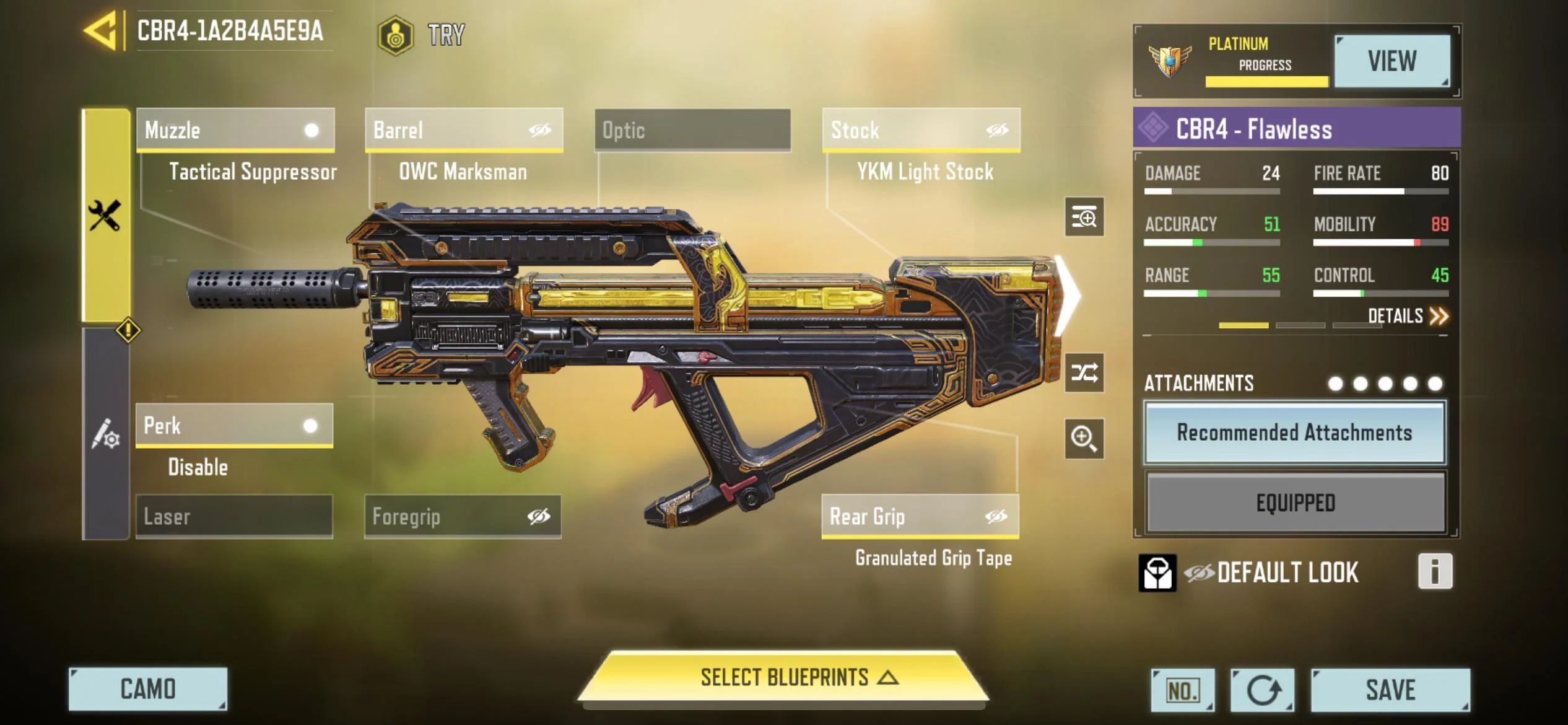Open the Perk attachment slot
The height and width of the screenshot is (725, 1568).
tap(234, 426)
